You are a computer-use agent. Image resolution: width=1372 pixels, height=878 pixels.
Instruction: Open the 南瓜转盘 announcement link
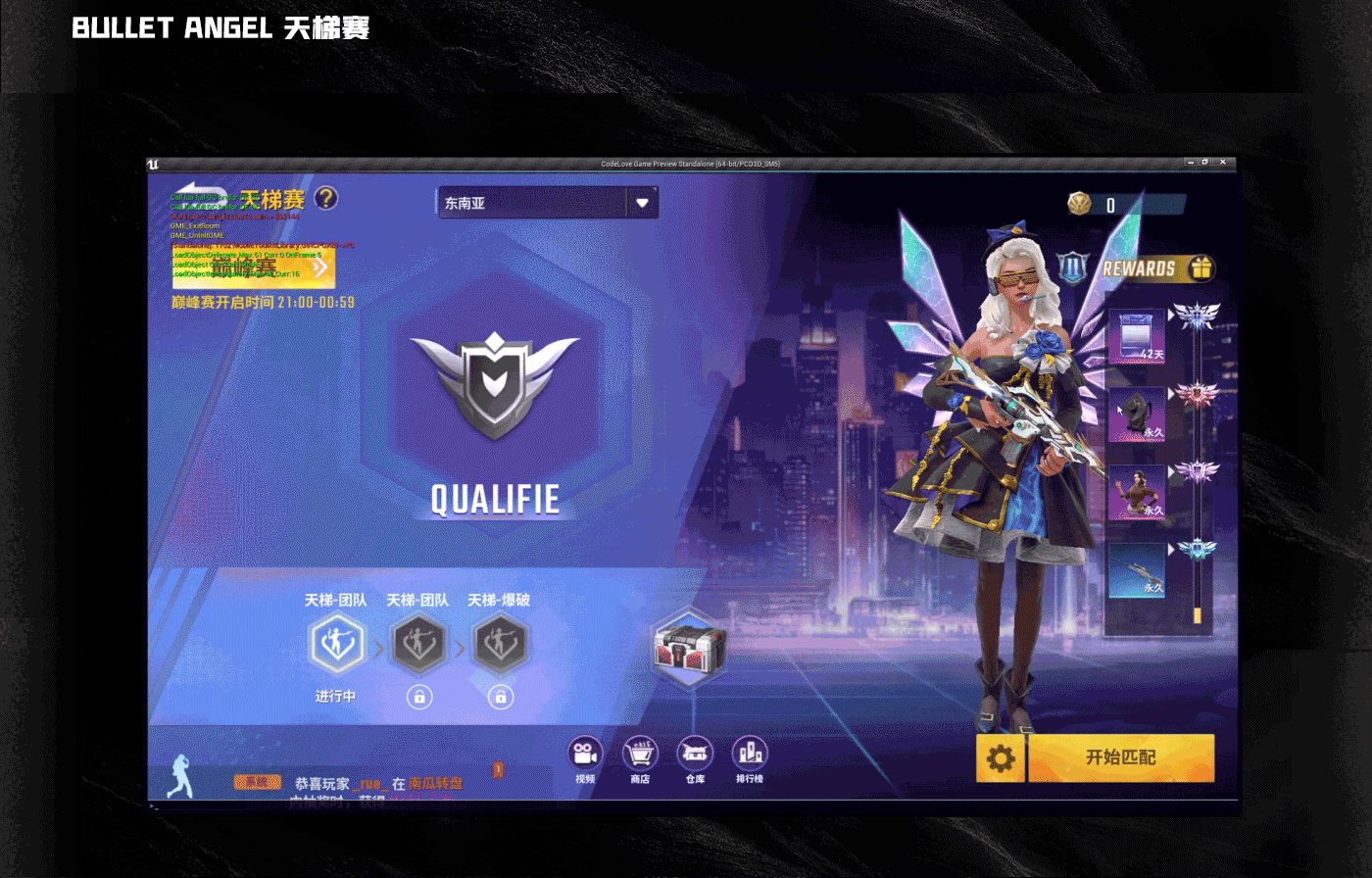coord(437,784)
